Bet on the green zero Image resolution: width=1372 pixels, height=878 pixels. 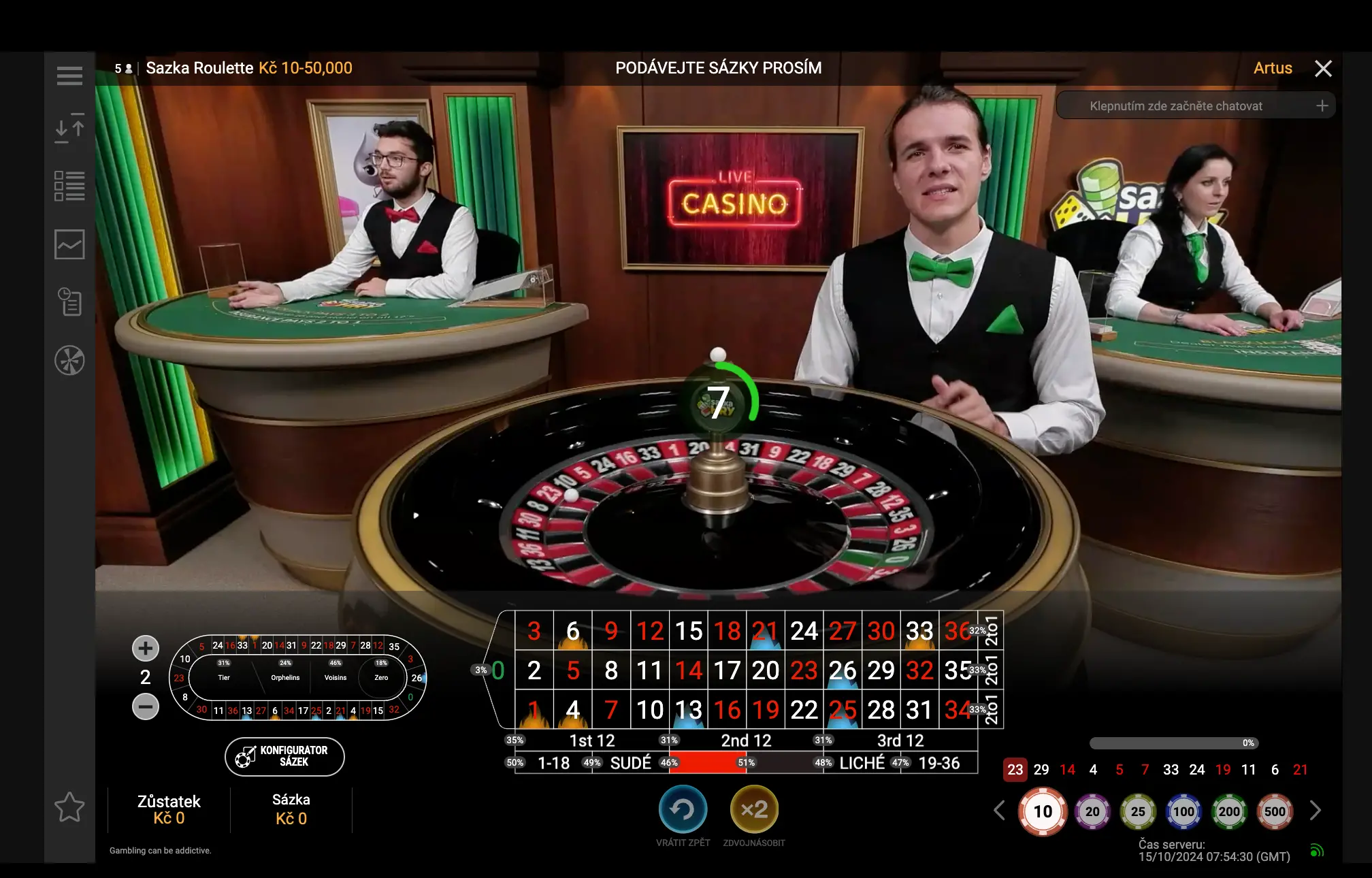tap(498, 670)
